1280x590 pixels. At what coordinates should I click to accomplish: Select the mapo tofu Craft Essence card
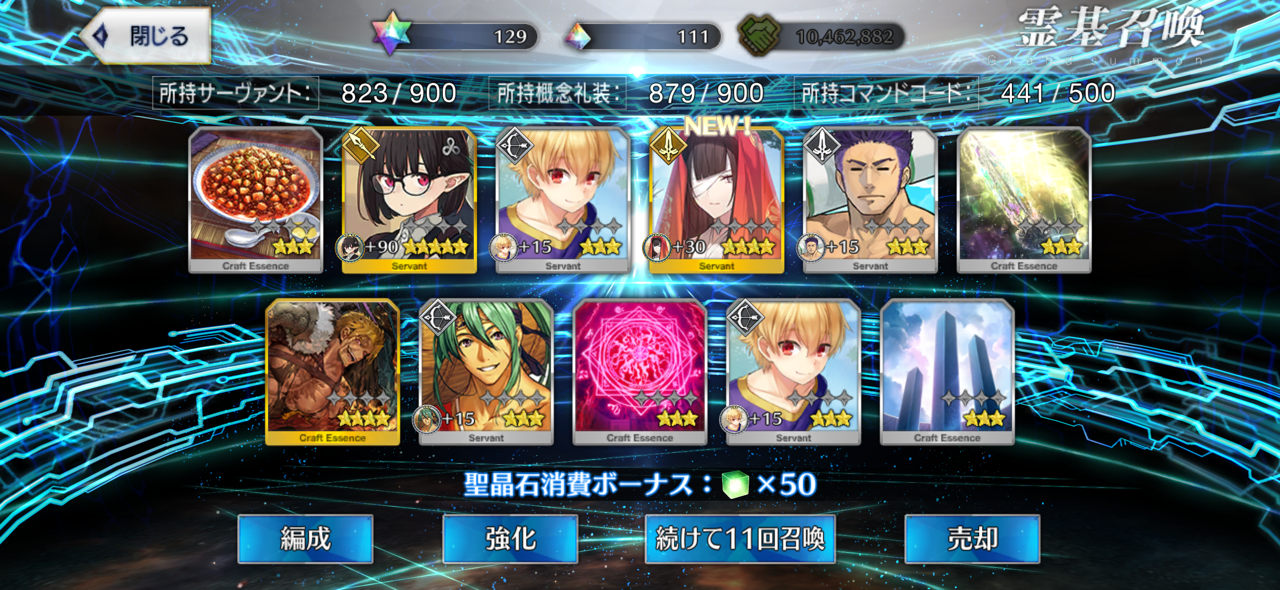click(x=256, y=199)
